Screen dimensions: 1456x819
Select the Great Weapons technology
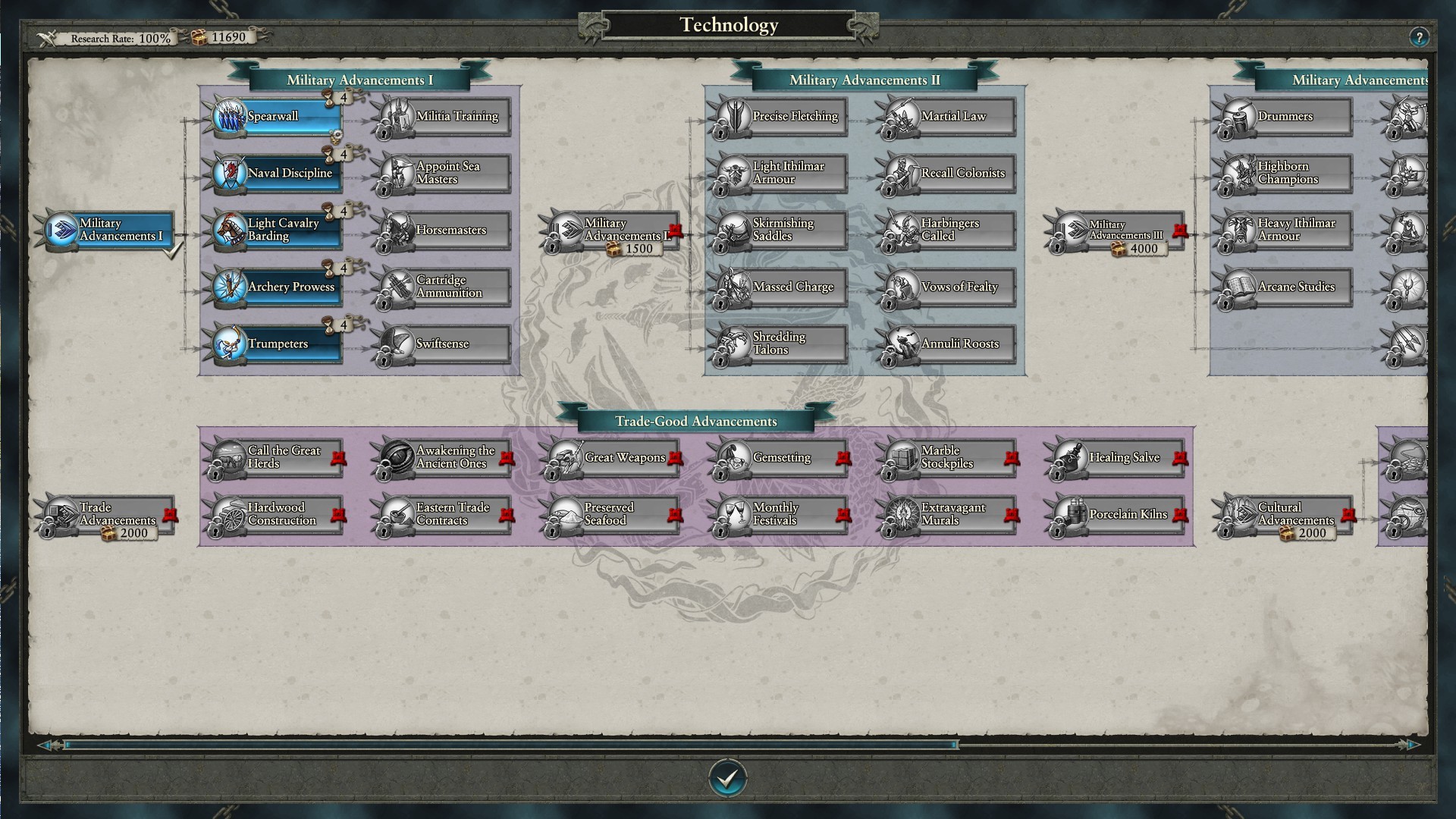(x=613, y=458)
